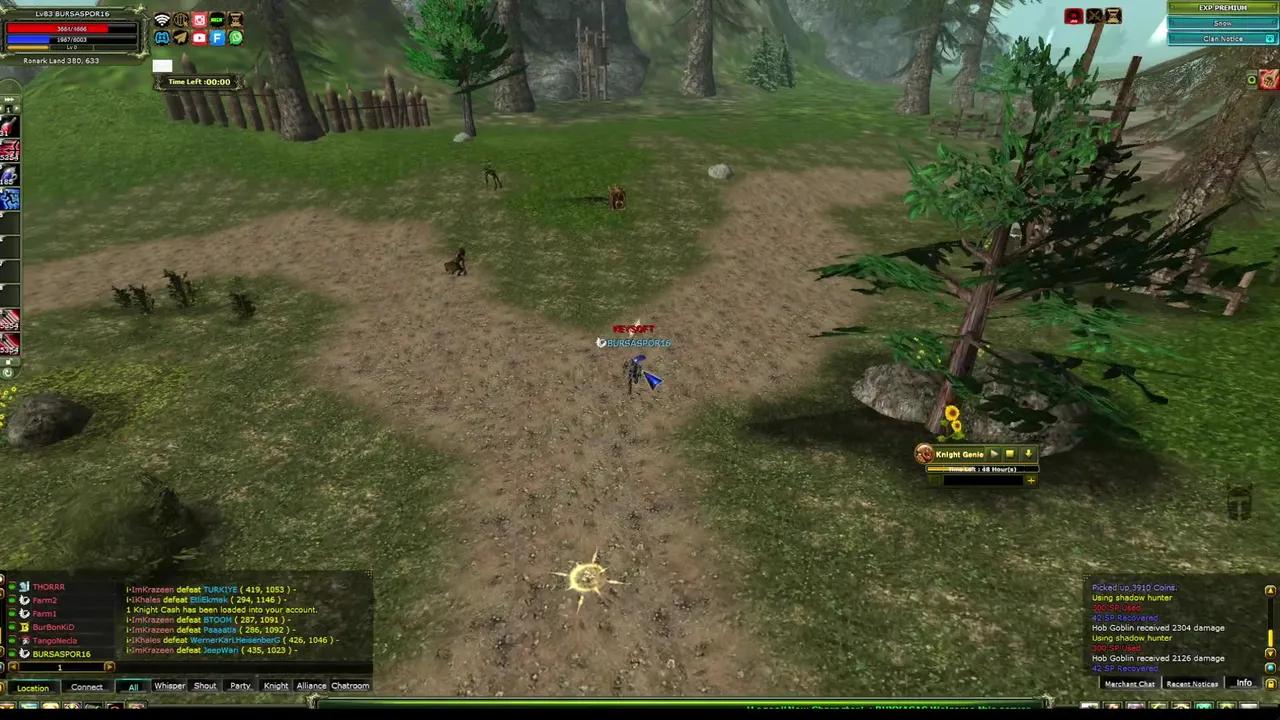
Task: Open the Instagram icon in the HUD
Action: pyautogui.click(x=199, y=19)
